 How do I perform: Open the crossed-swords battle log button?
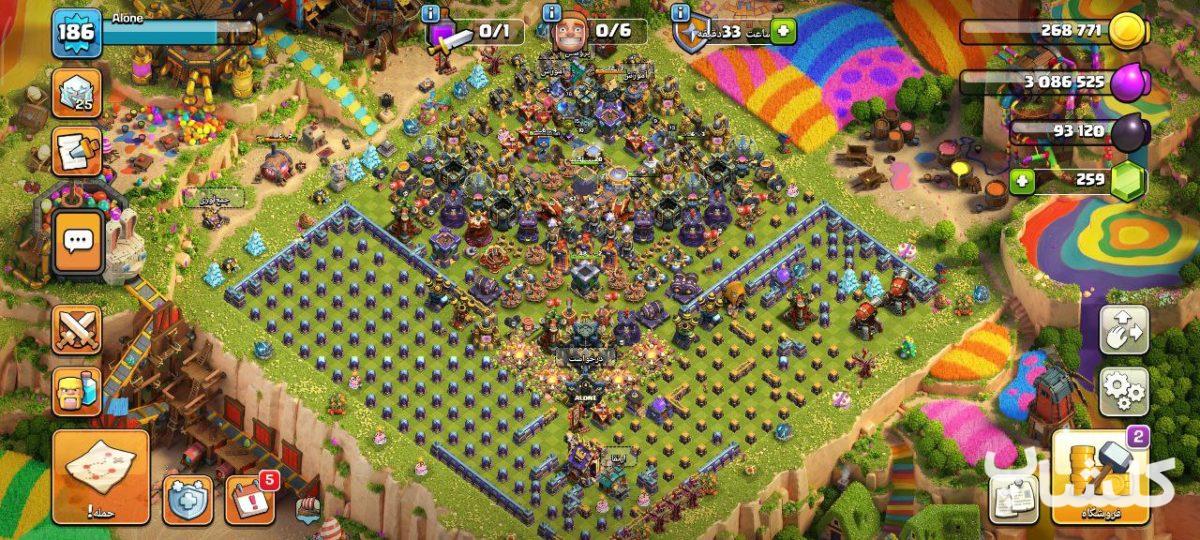pos(77,329)
